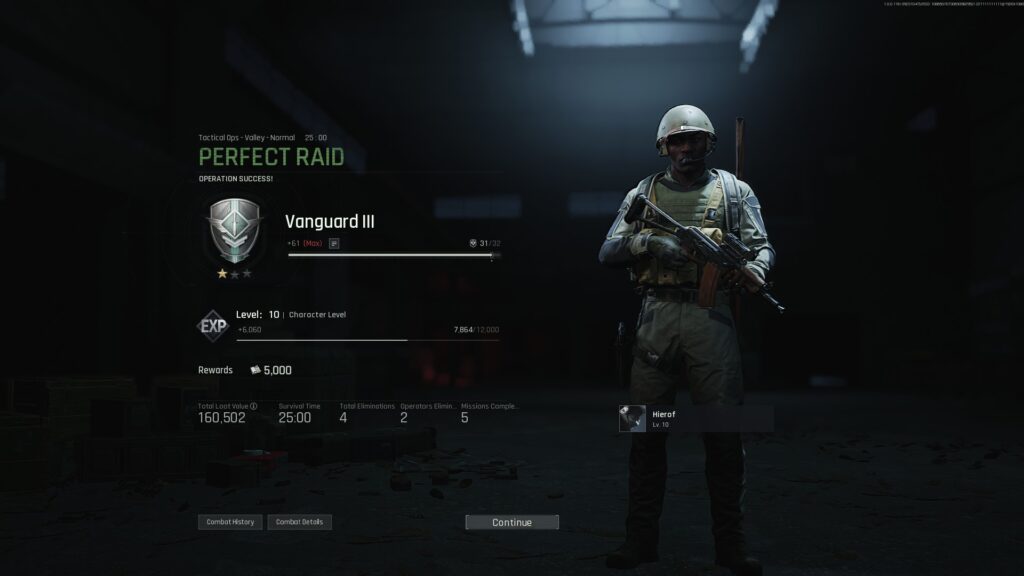Click the info icon beside Total Loot Value
This screenshot has height=576, width=1024.
tap(254, 406)
